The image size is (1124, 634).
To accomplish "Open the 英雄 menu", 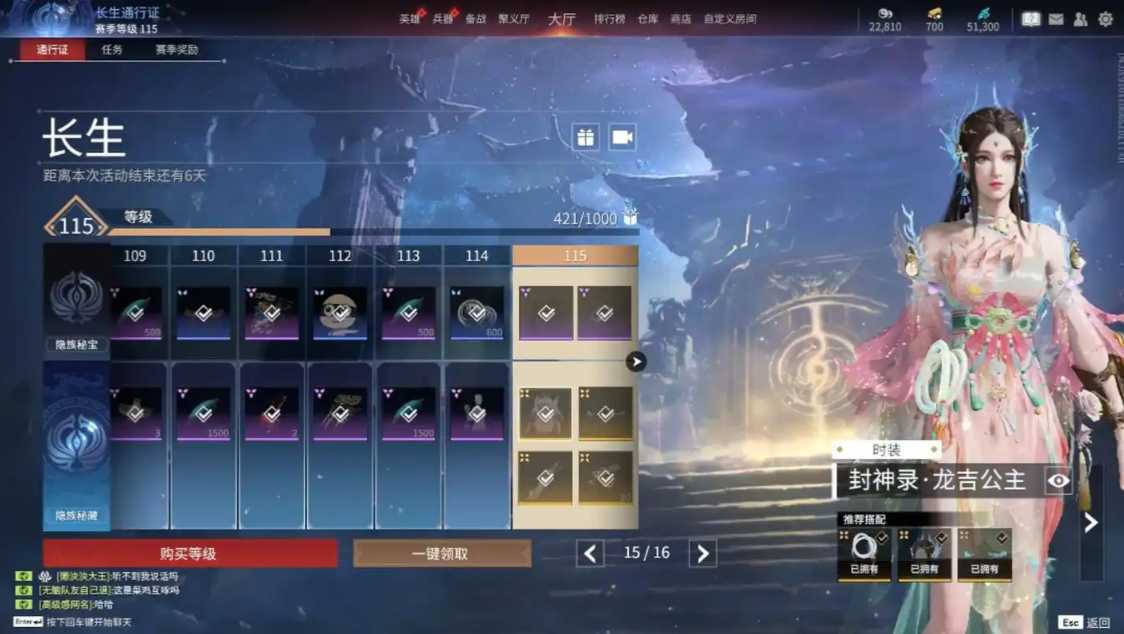I will pos(410,19).
